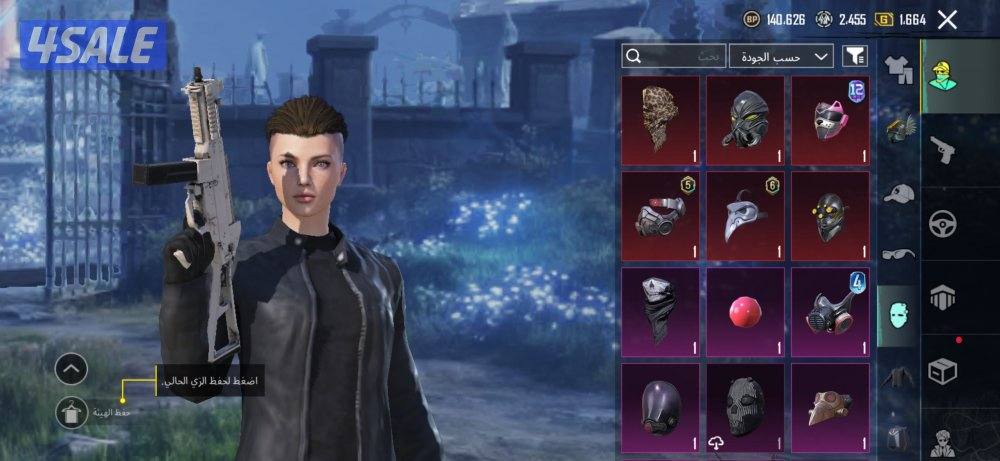
Task: Select the gas mask with number 4 badge
Action: point(830,311)
